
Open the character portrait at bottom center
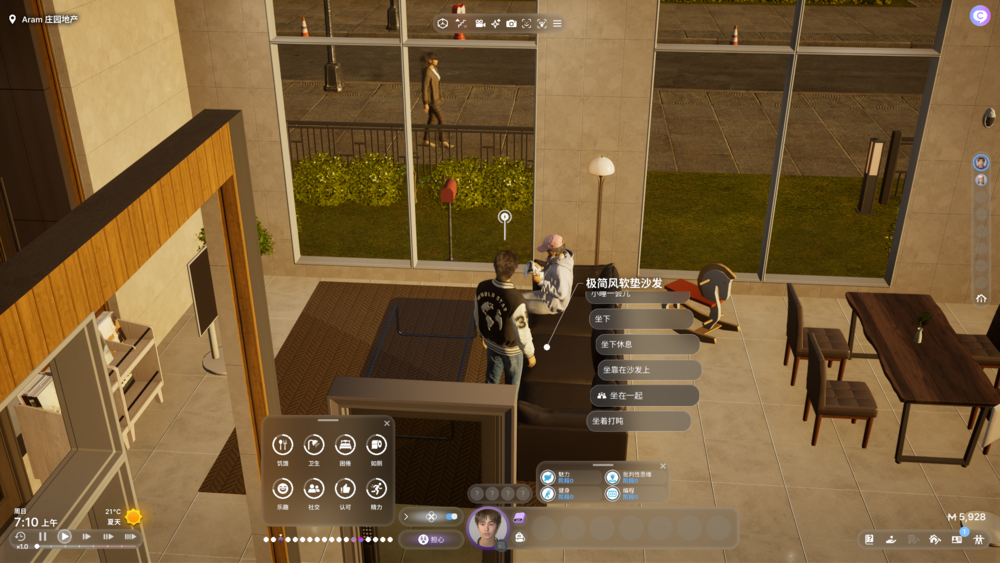coord(488,527)
